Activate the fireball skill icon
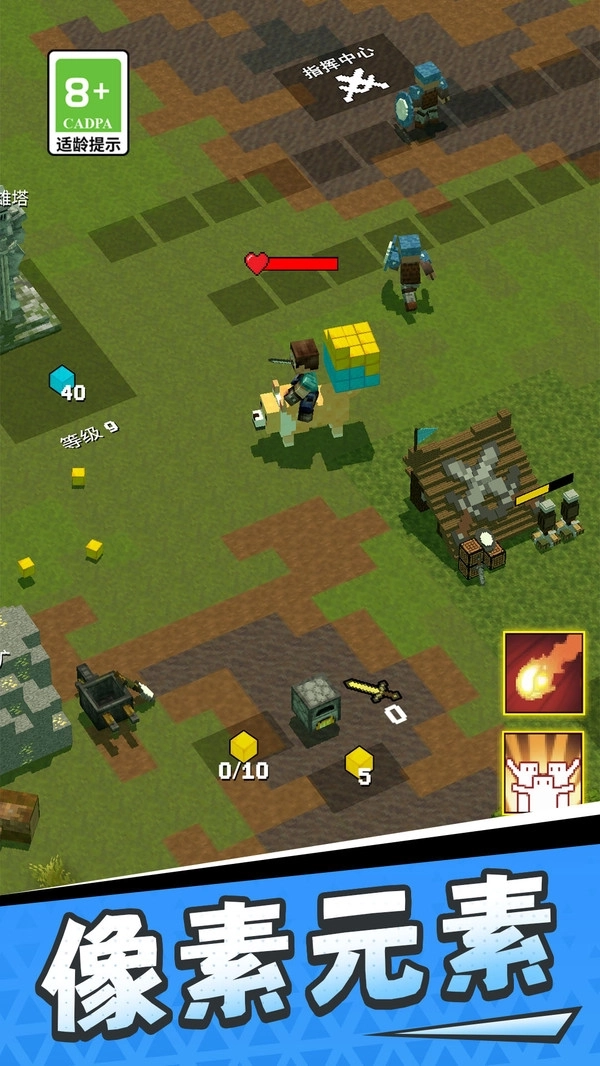 (543, 672)
